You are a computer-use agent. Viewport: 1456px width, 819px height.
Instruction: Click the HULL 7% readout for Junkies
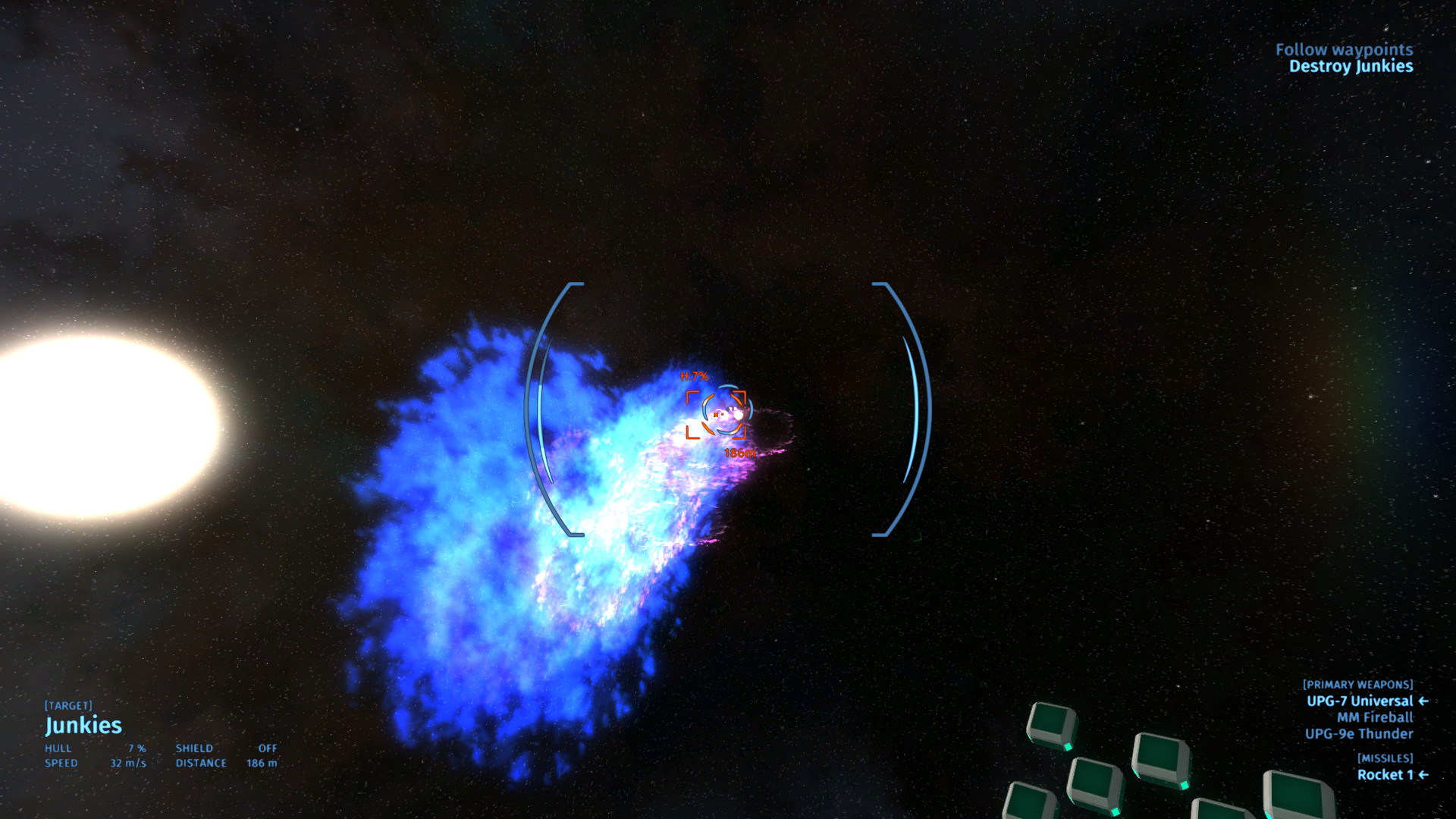(99, 748)
